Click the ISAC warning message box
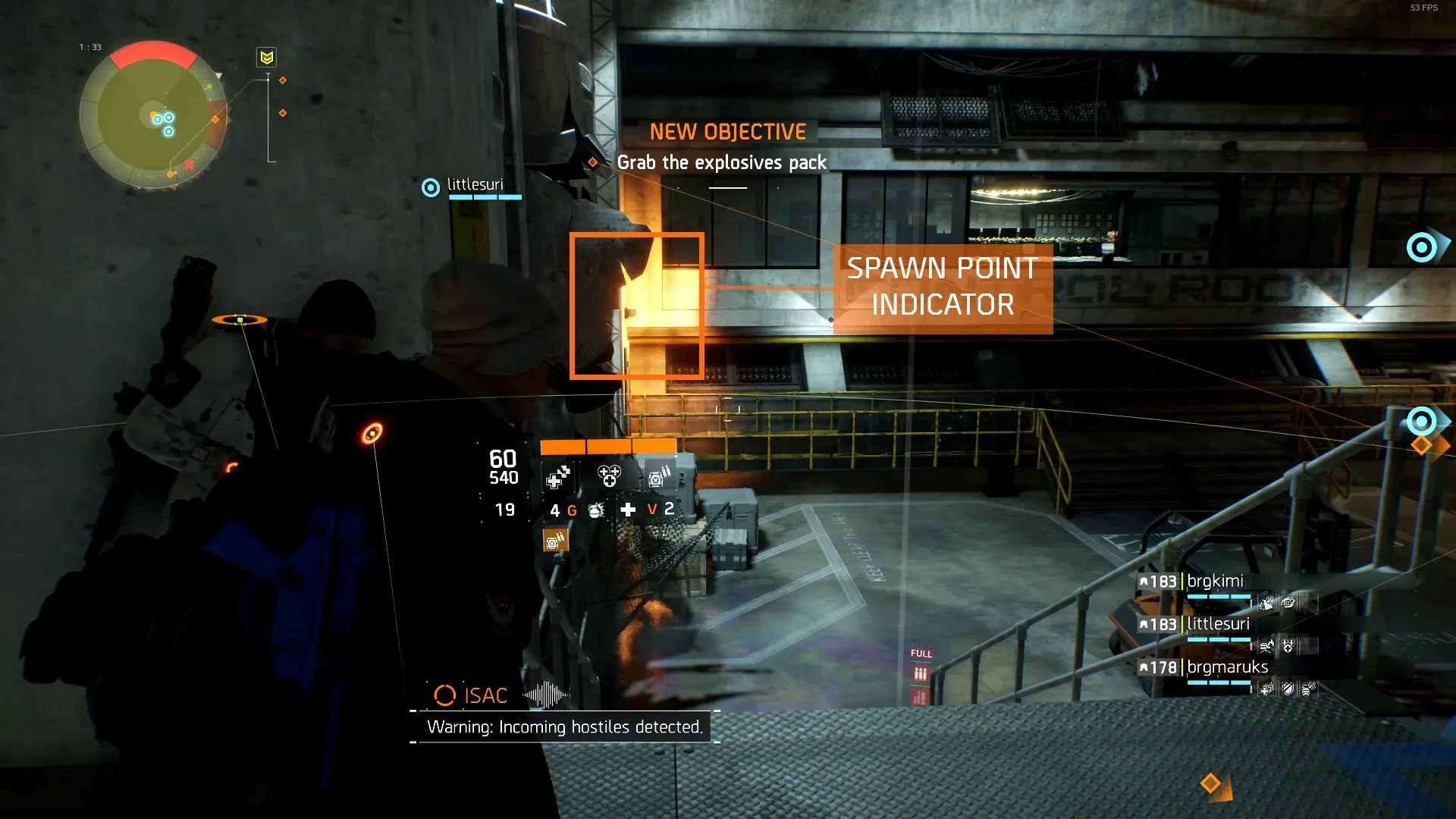The image size is (1456, 819). (x=564, y=727)
